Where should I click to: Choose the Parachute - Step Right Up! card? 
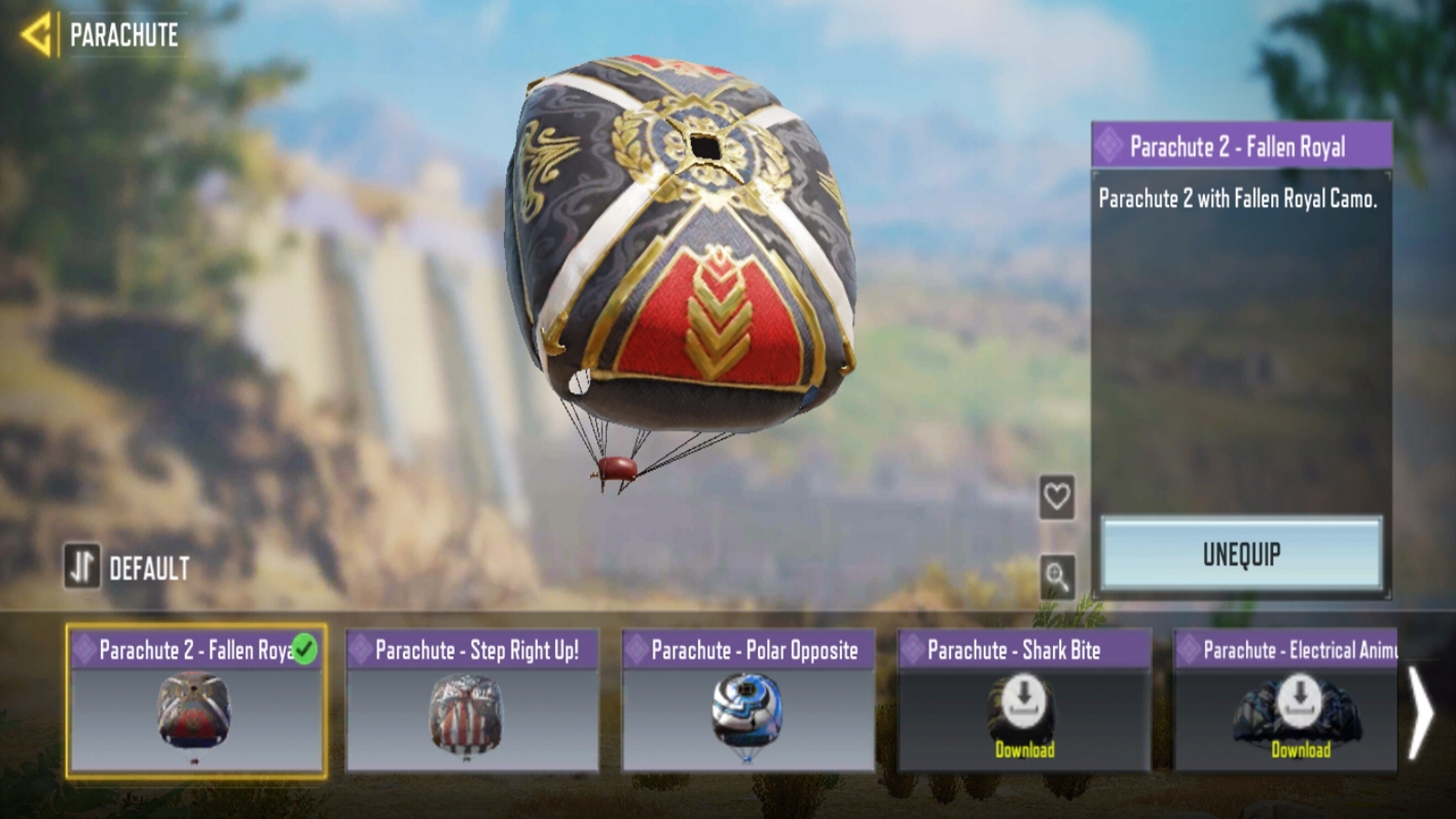click(472, 702)
